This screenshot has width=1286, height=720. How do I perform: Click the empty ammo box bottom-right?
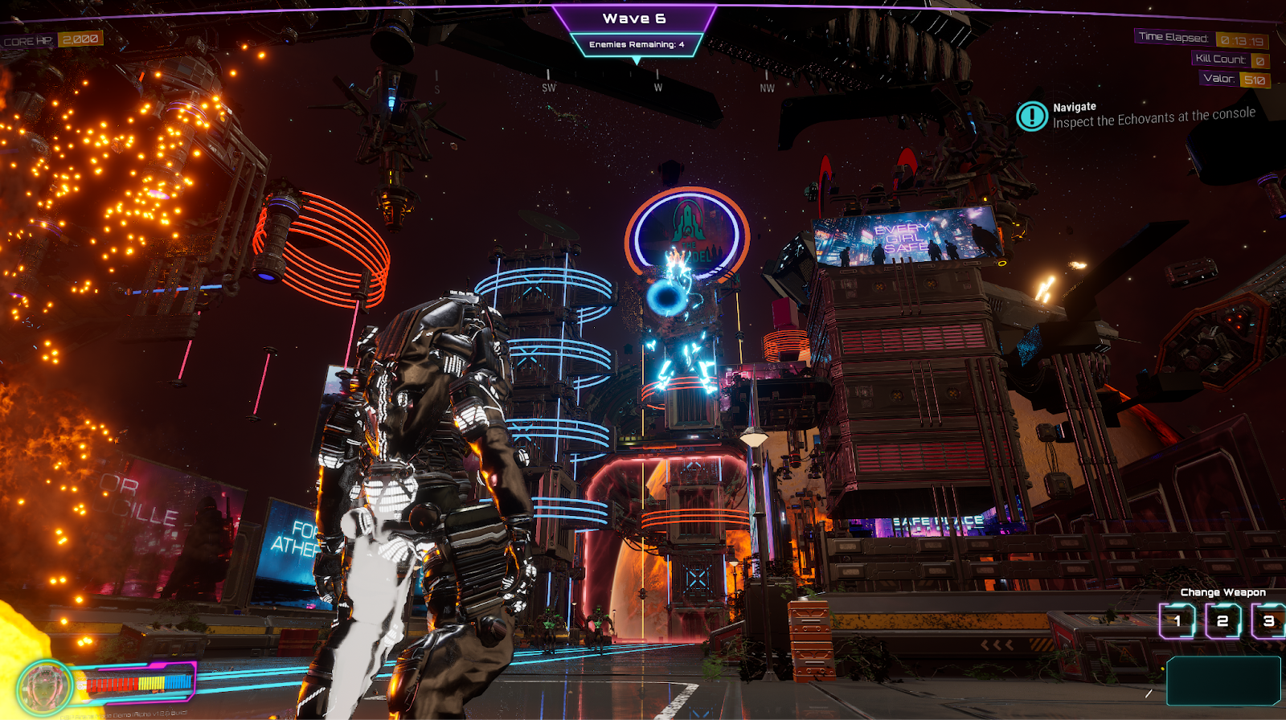click(1222, 681)
